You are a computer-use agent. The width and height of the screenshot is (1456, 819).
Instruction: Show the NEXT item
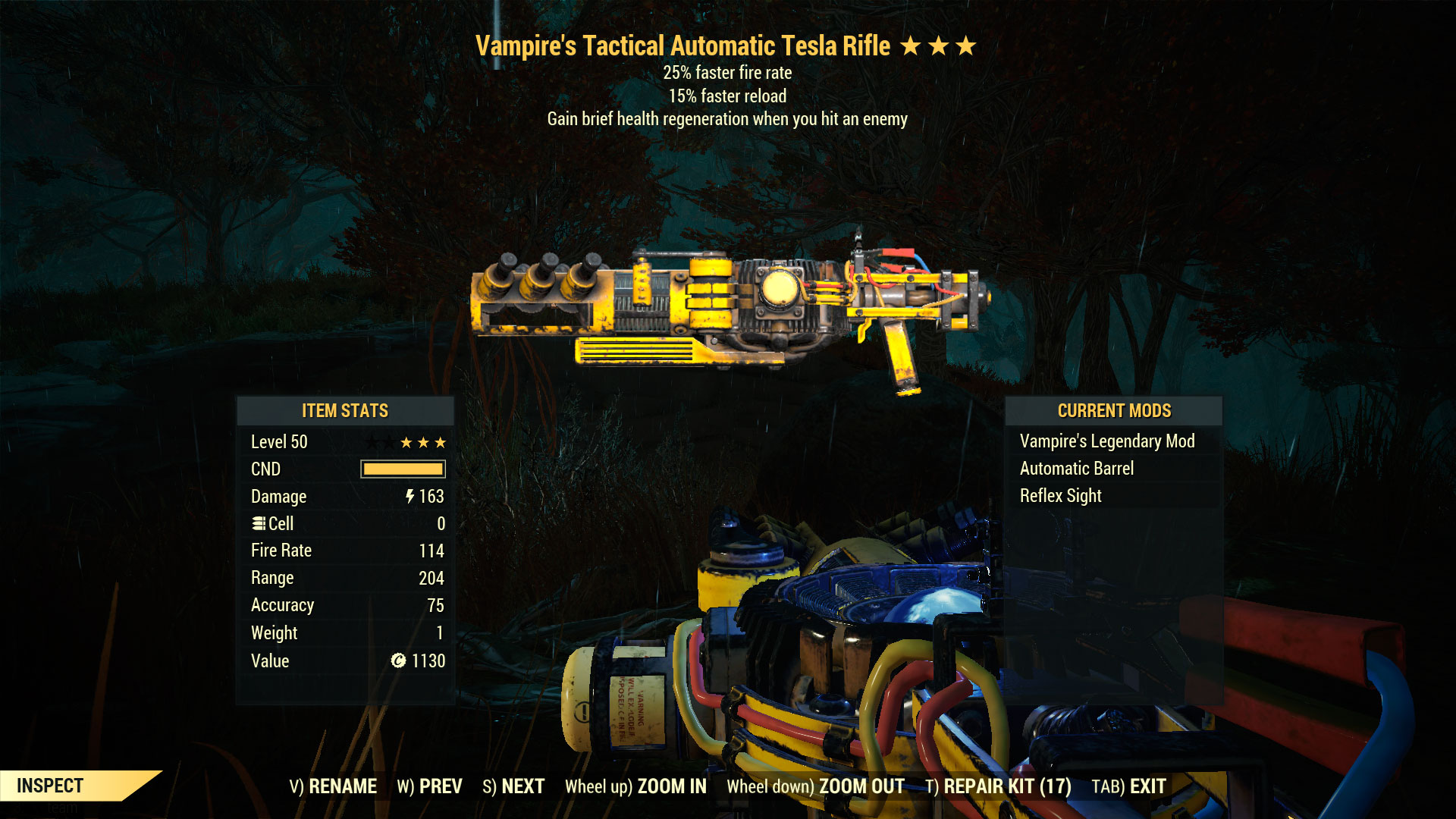coord(513,786)
